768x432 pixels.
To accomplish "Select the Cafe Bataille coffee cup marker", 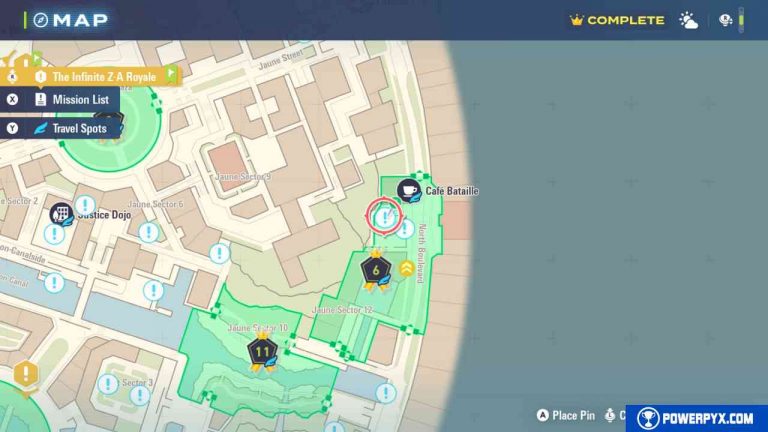I will pyautogui.click(x=408, y=190).
